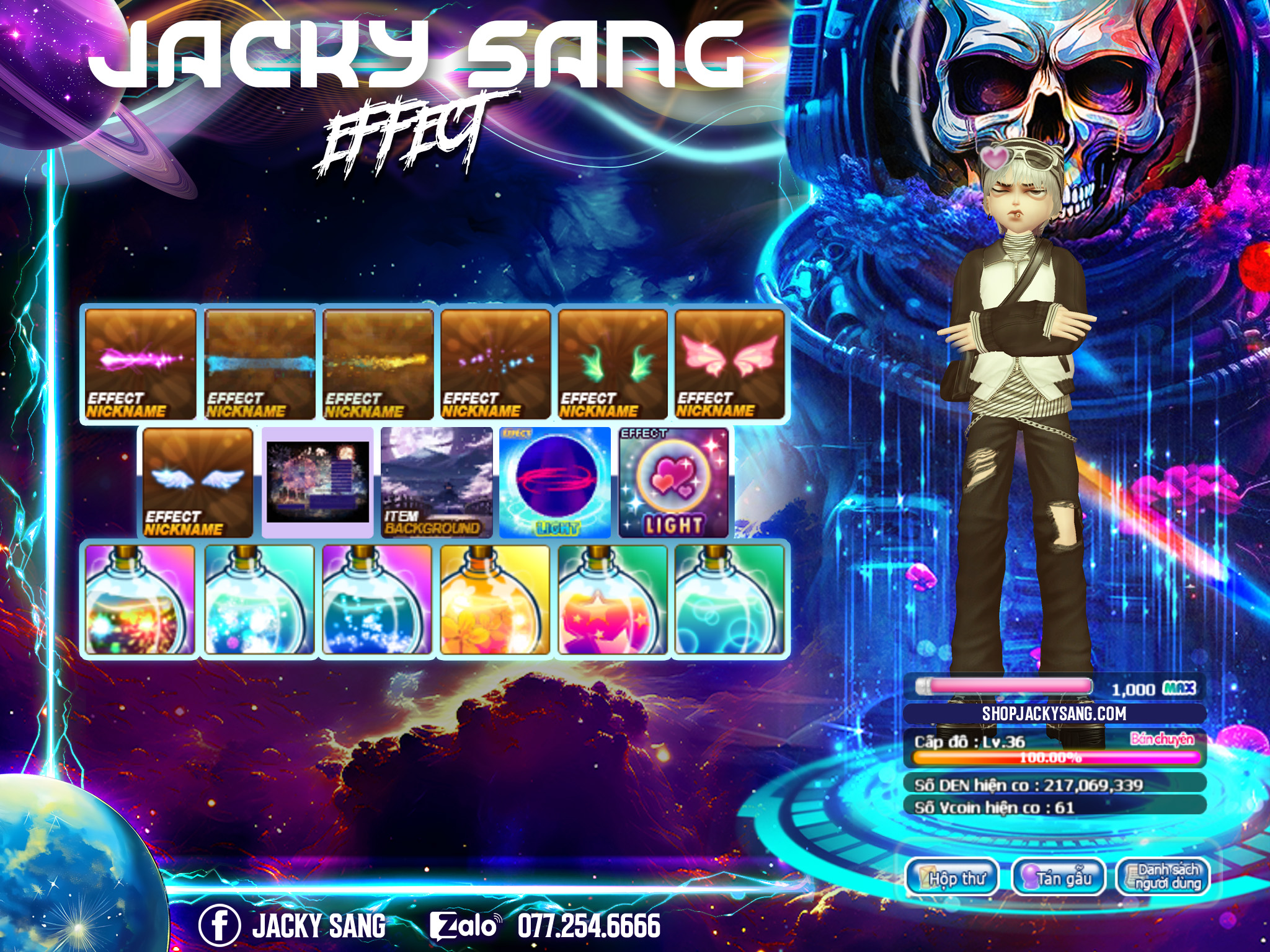This screenshot has height=952, width=1270.
Task: Select the white angel wings nickname effect
Action: (198, 482)
